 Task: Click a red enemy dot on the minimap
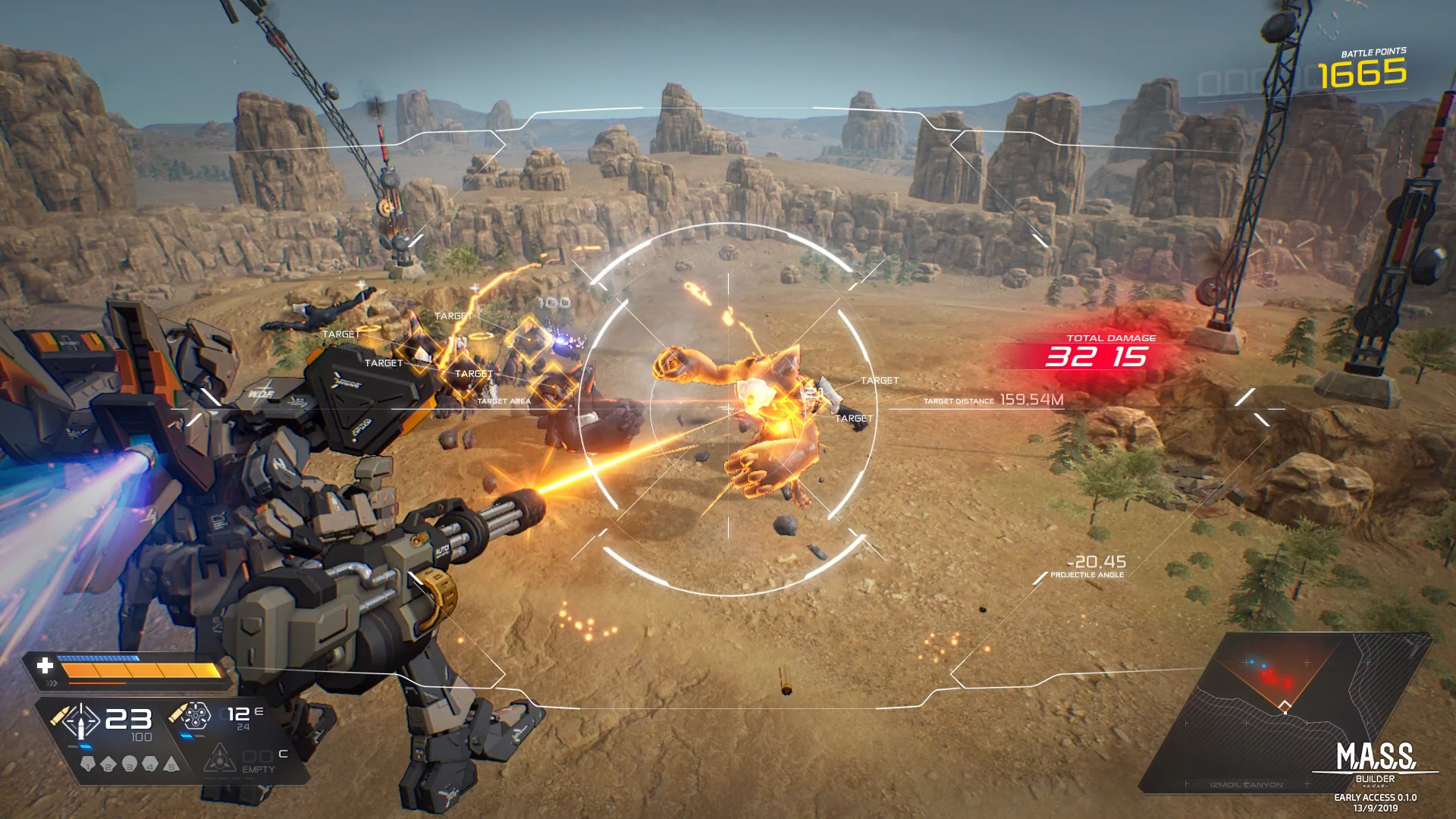click(x=1269, y=677)
